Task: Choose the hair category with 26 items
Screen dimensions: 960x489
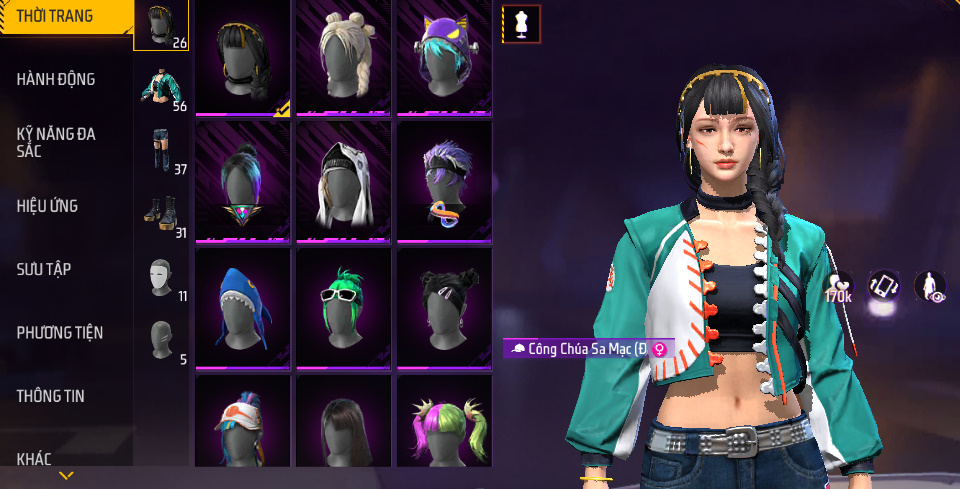Action: tap(161, 26)
